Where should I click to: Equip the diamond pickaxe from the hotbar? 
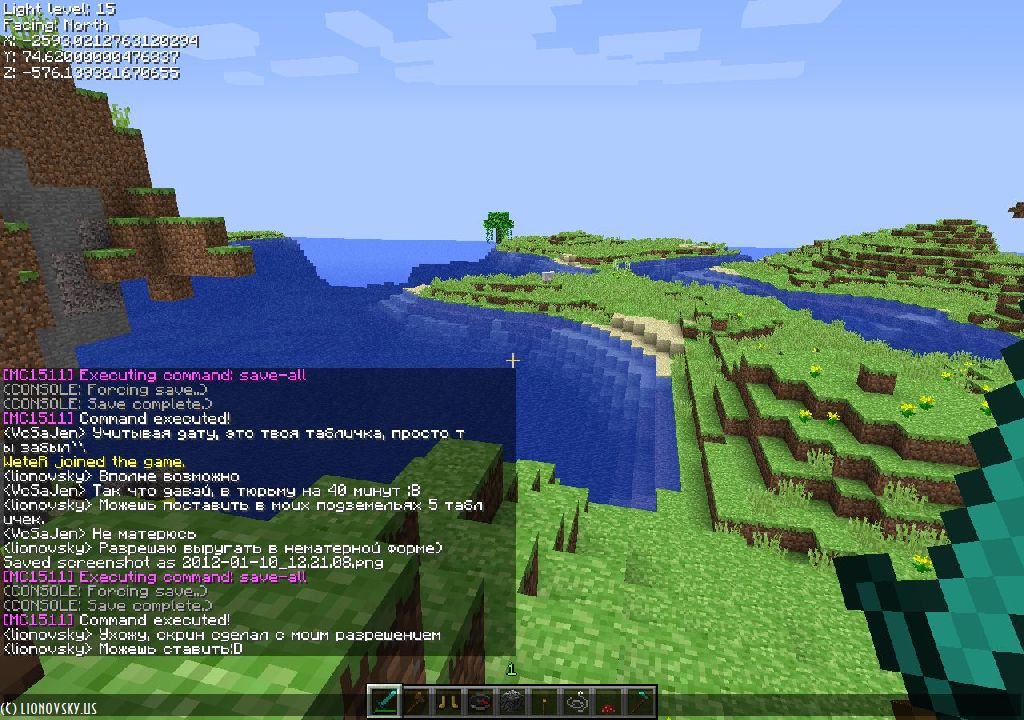pos(641,702)
